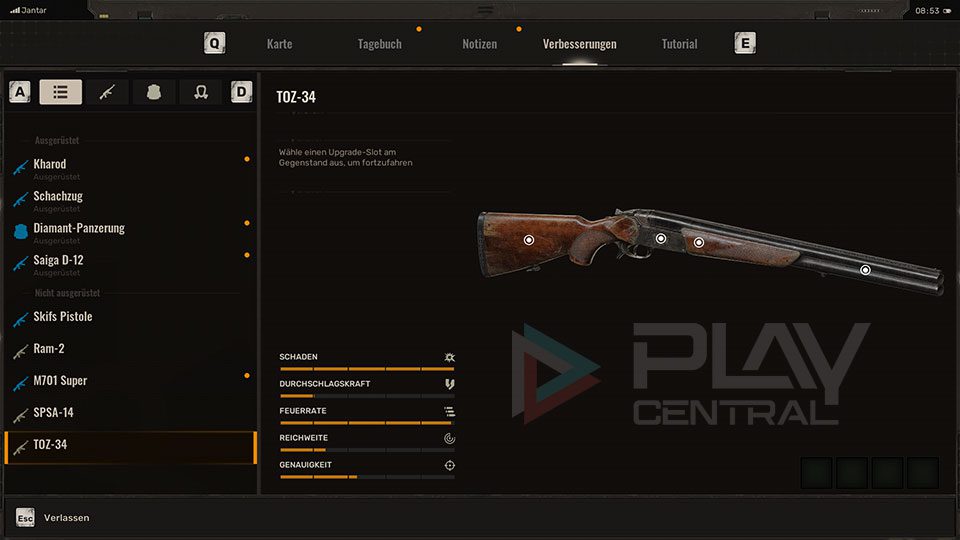Viewport: 960px width, 540px height.
Task: Show the Tutorial tab
Action: [679, 44]
